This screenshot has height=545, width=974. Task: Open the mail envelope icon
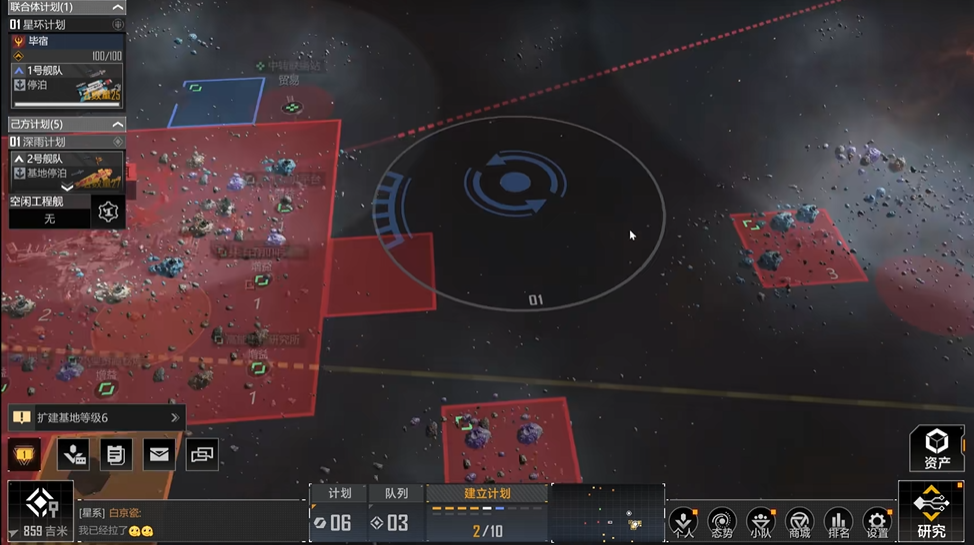(x=159, y=455)
